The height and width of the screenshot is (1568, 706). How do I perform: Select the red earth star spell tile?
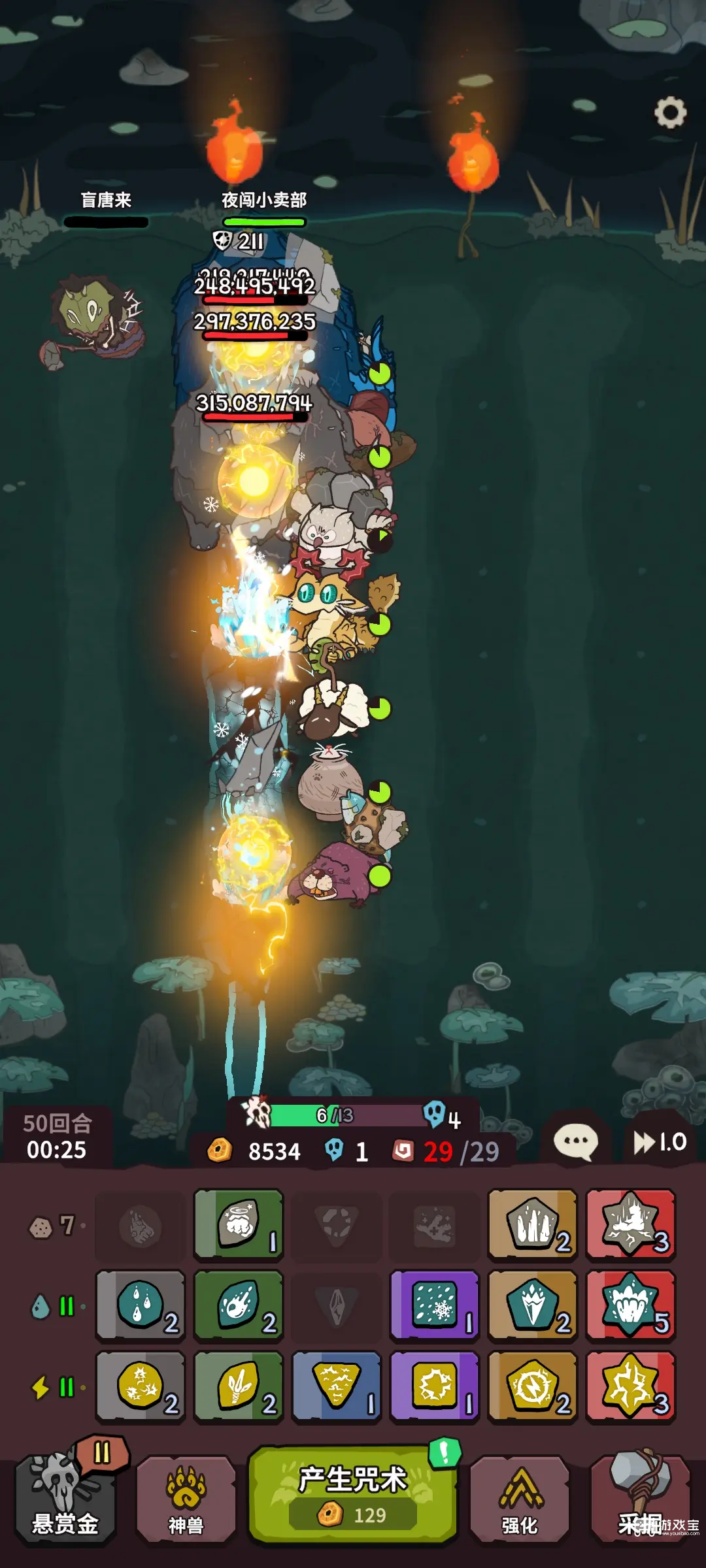631,1224
